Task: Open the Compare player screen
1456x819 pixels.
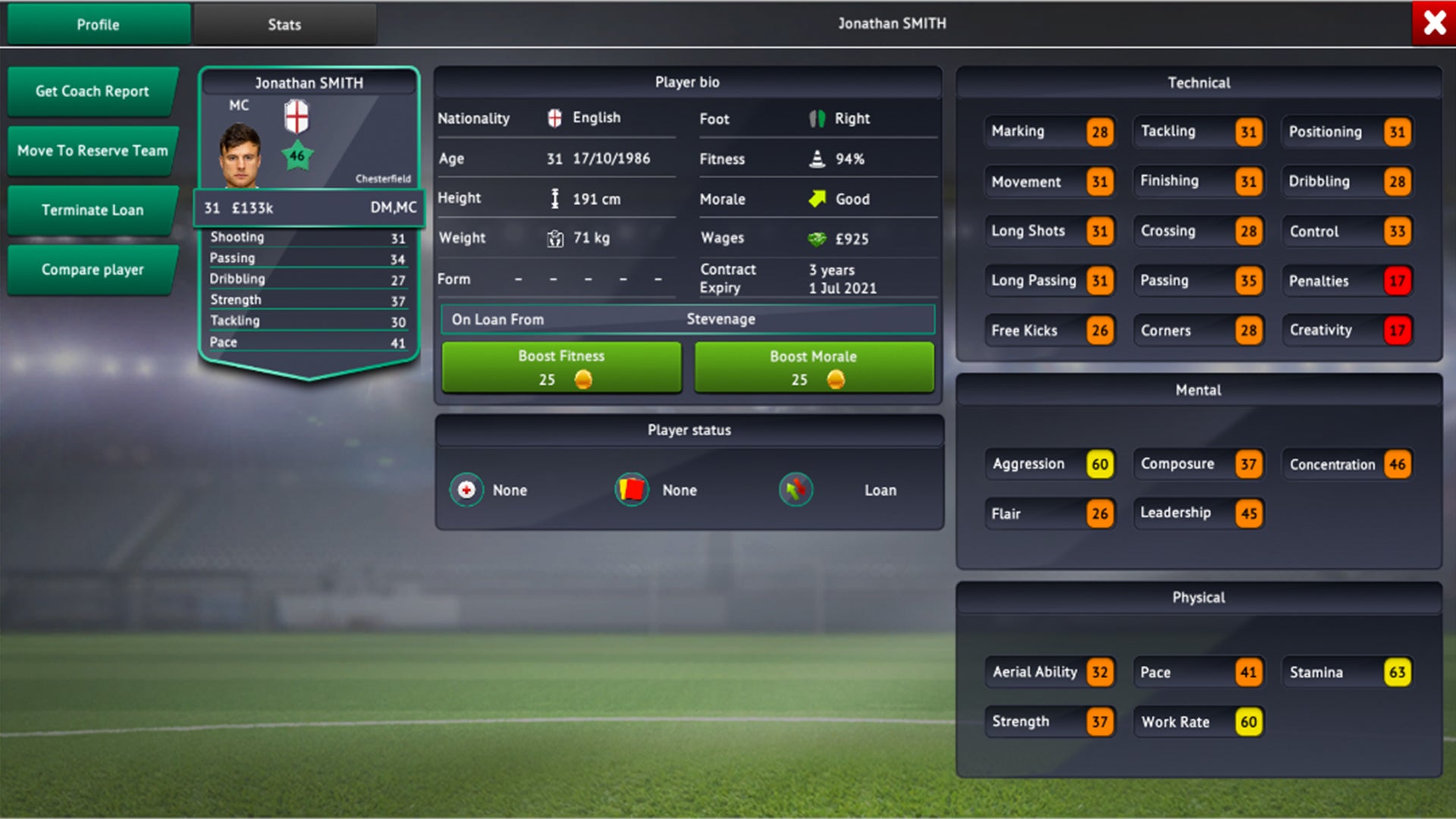Action: click(92, 269)
